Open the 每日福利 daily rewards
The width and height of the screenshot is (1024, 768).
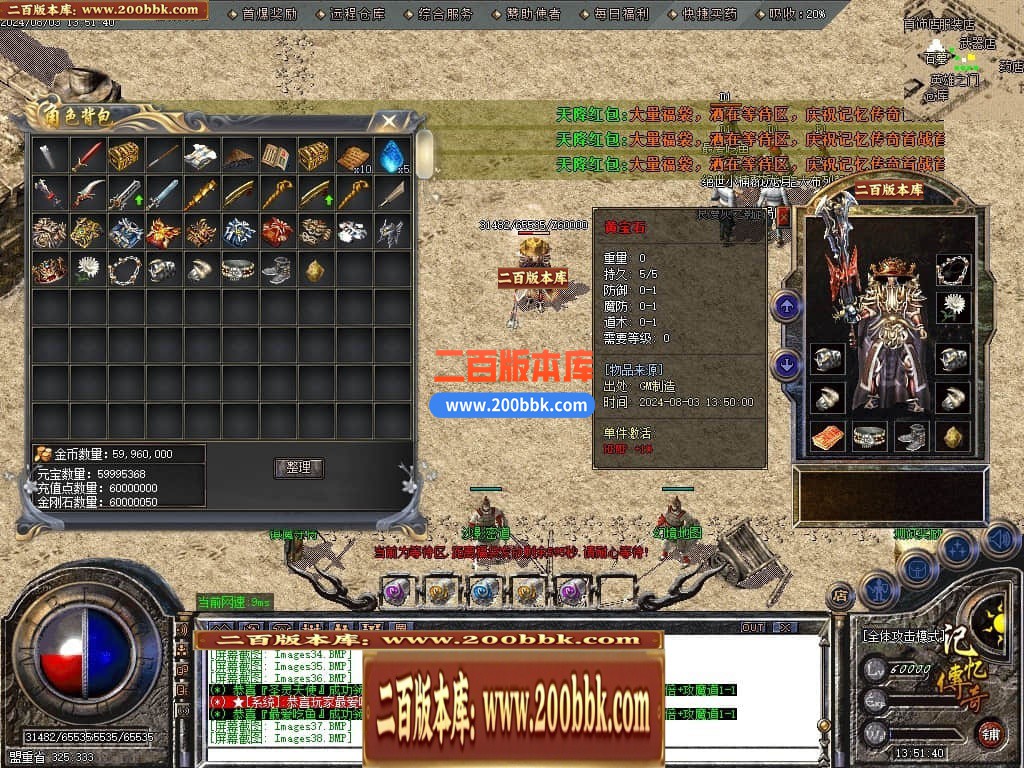click(620, 14)
